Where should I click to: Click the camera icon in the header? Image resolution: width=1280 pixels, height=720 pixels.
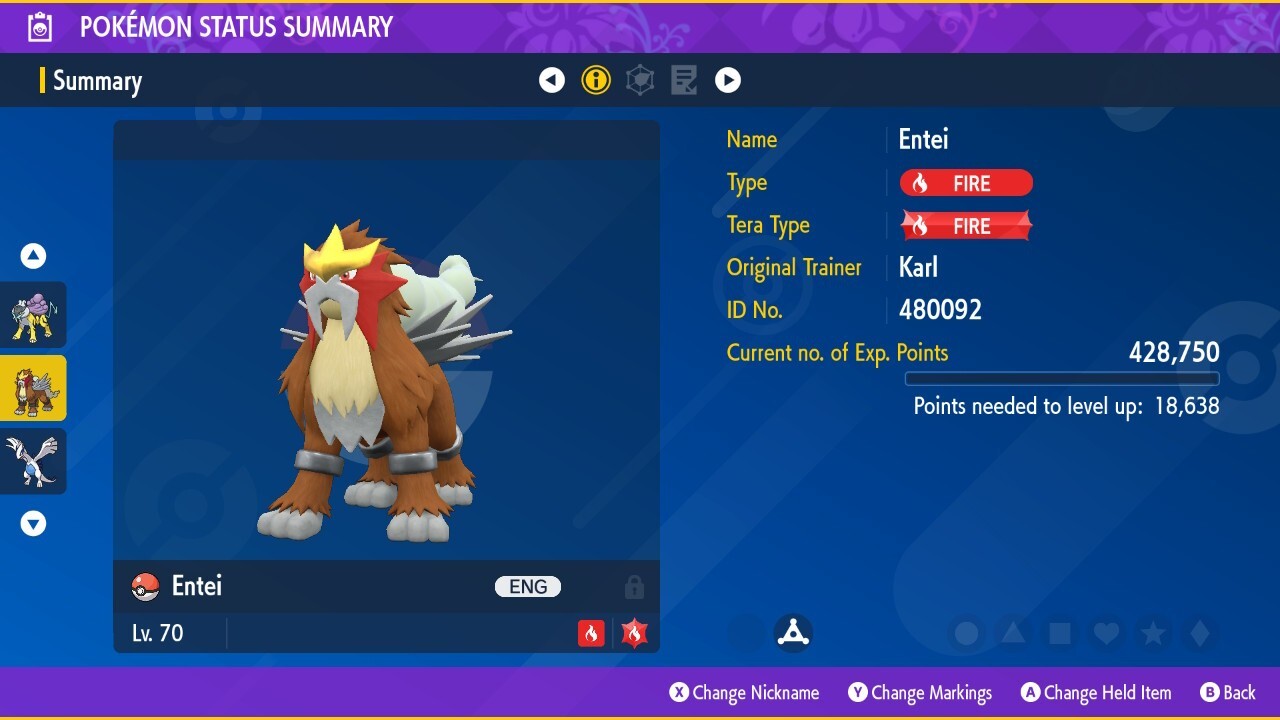click(39, 27)
